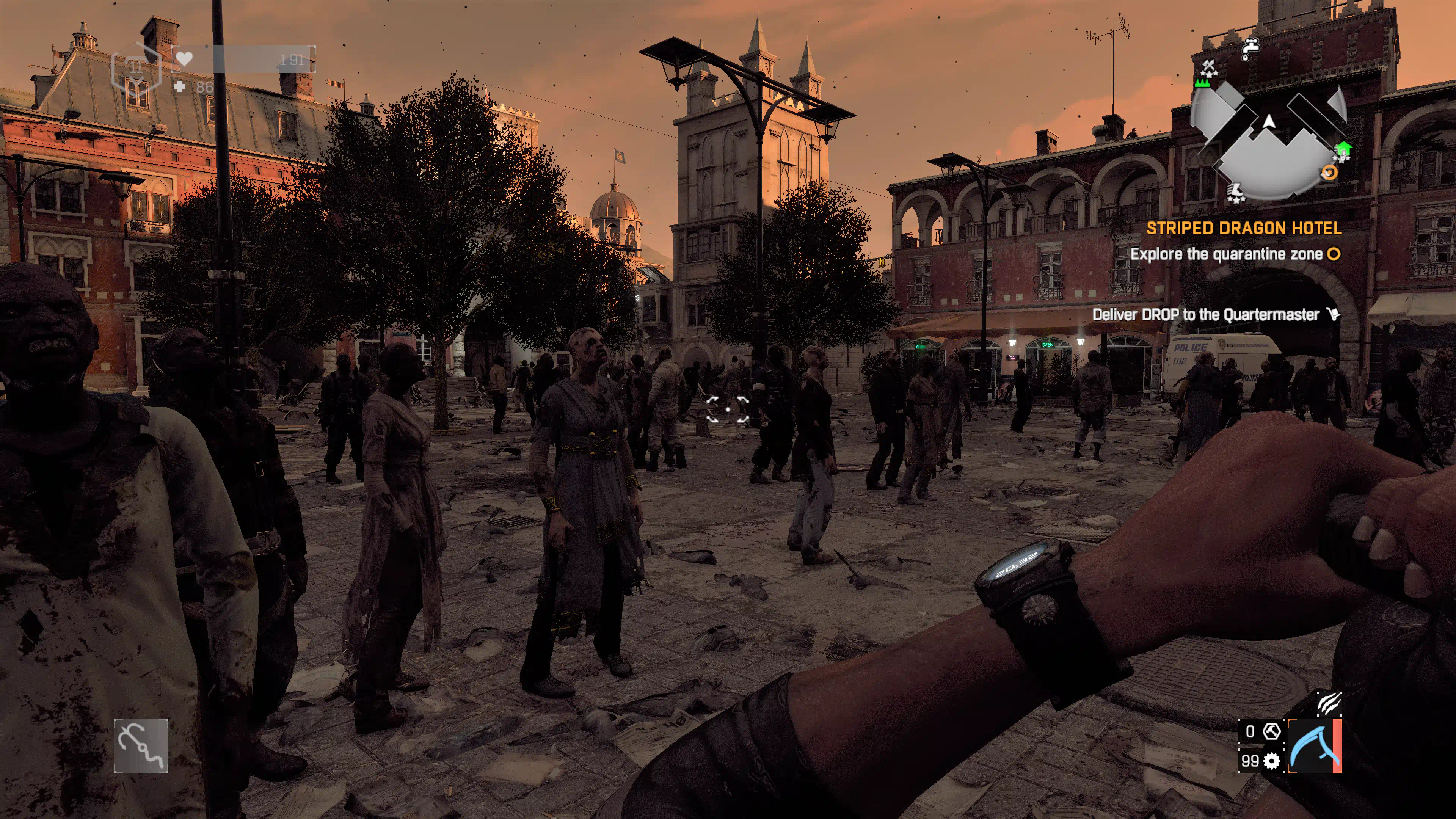
Task: Click the medkit plus icon
Action: point(180,86)
